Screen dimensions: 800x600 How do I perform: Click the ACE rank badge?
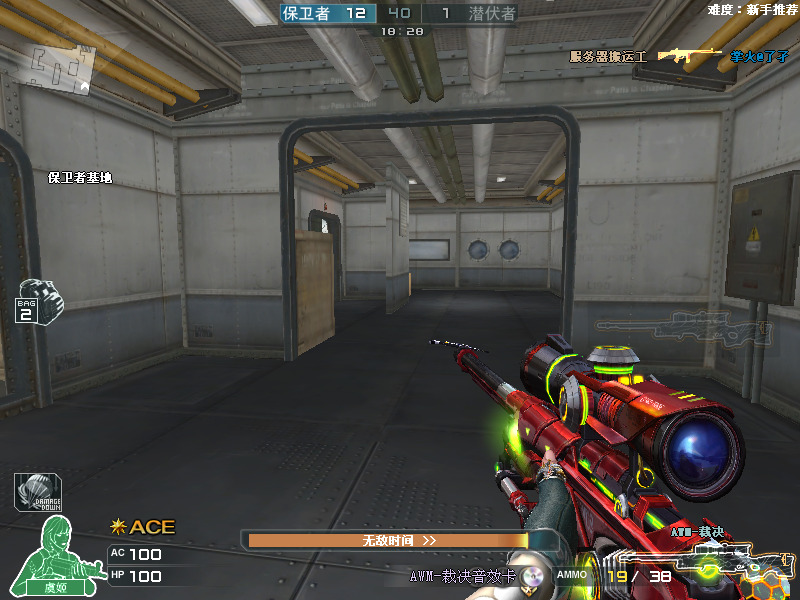click(143, 527)
